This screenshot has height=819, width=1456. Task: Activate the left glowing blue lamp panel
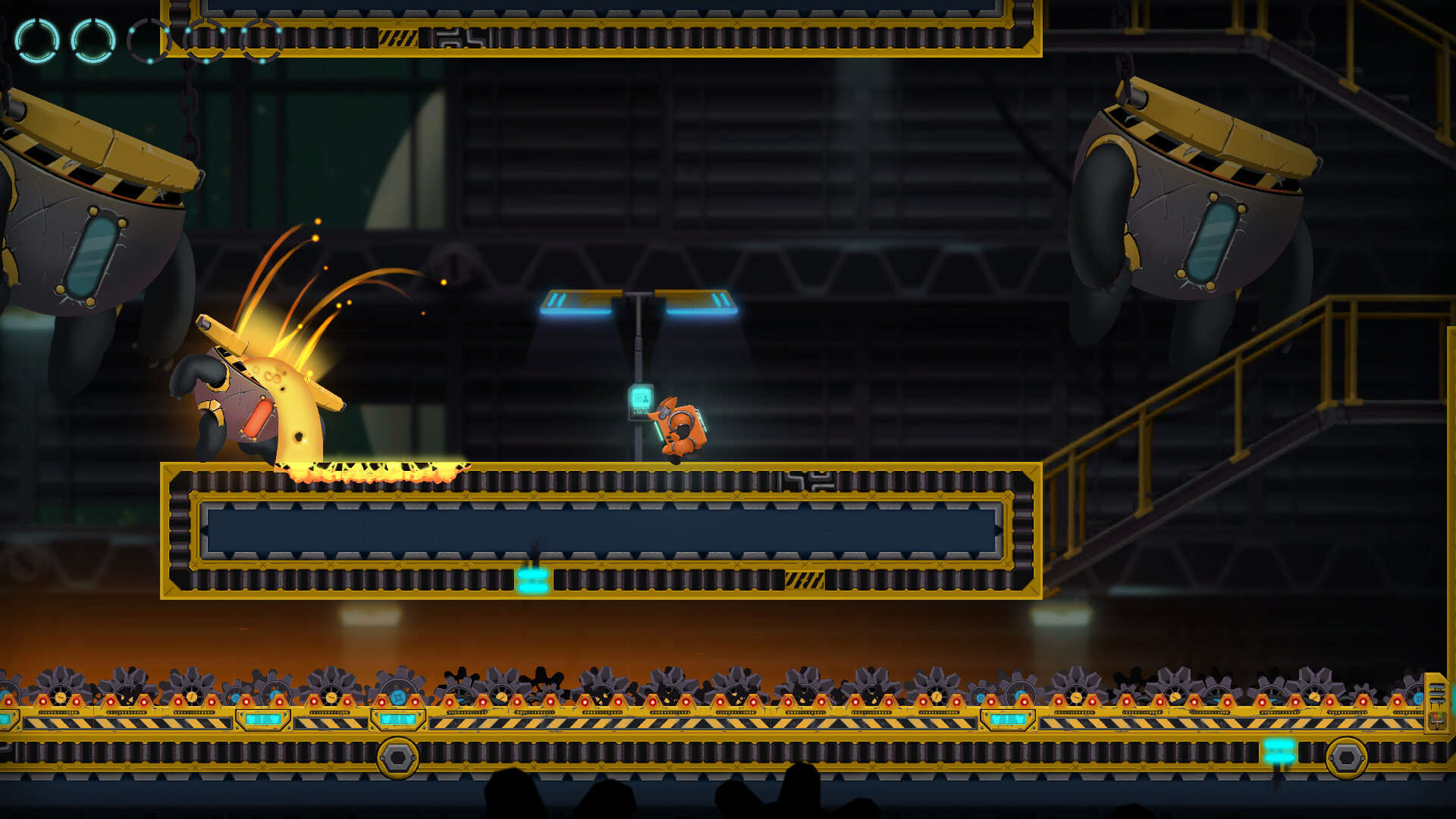pyautogui.click(x=578, y=302)
